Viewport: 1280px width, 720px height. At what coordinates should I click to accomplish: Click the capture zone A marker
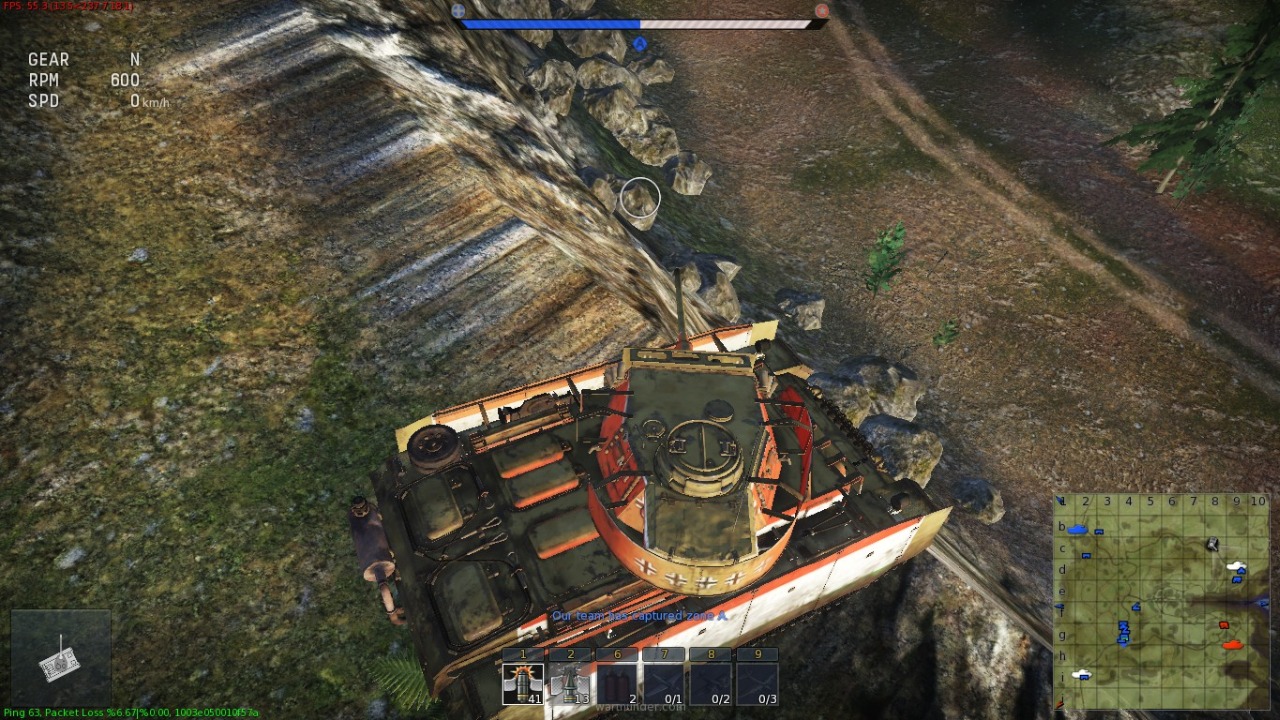coord(640,44)
